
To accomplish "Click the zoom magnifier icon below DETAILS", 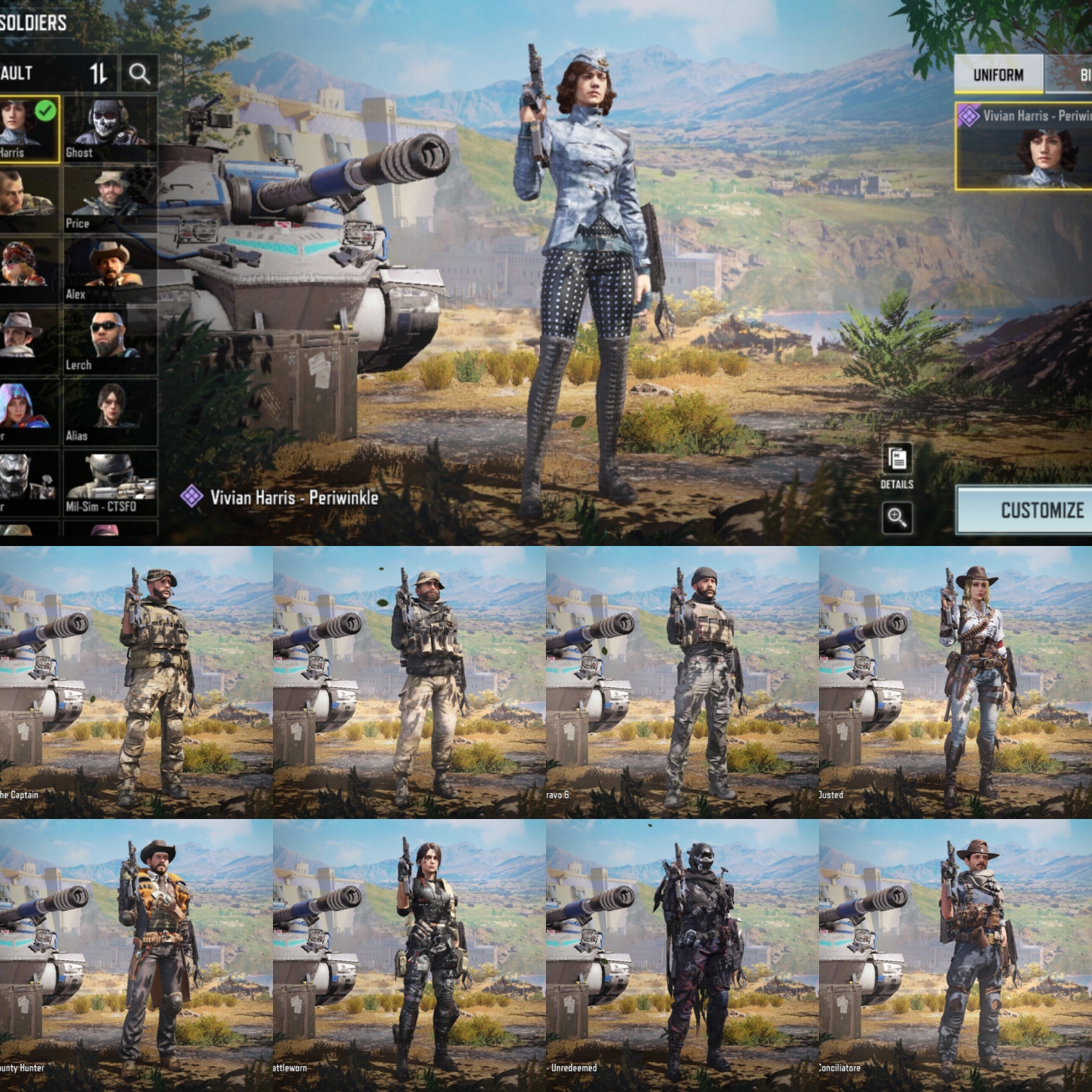I will click(x=897, y=519).
